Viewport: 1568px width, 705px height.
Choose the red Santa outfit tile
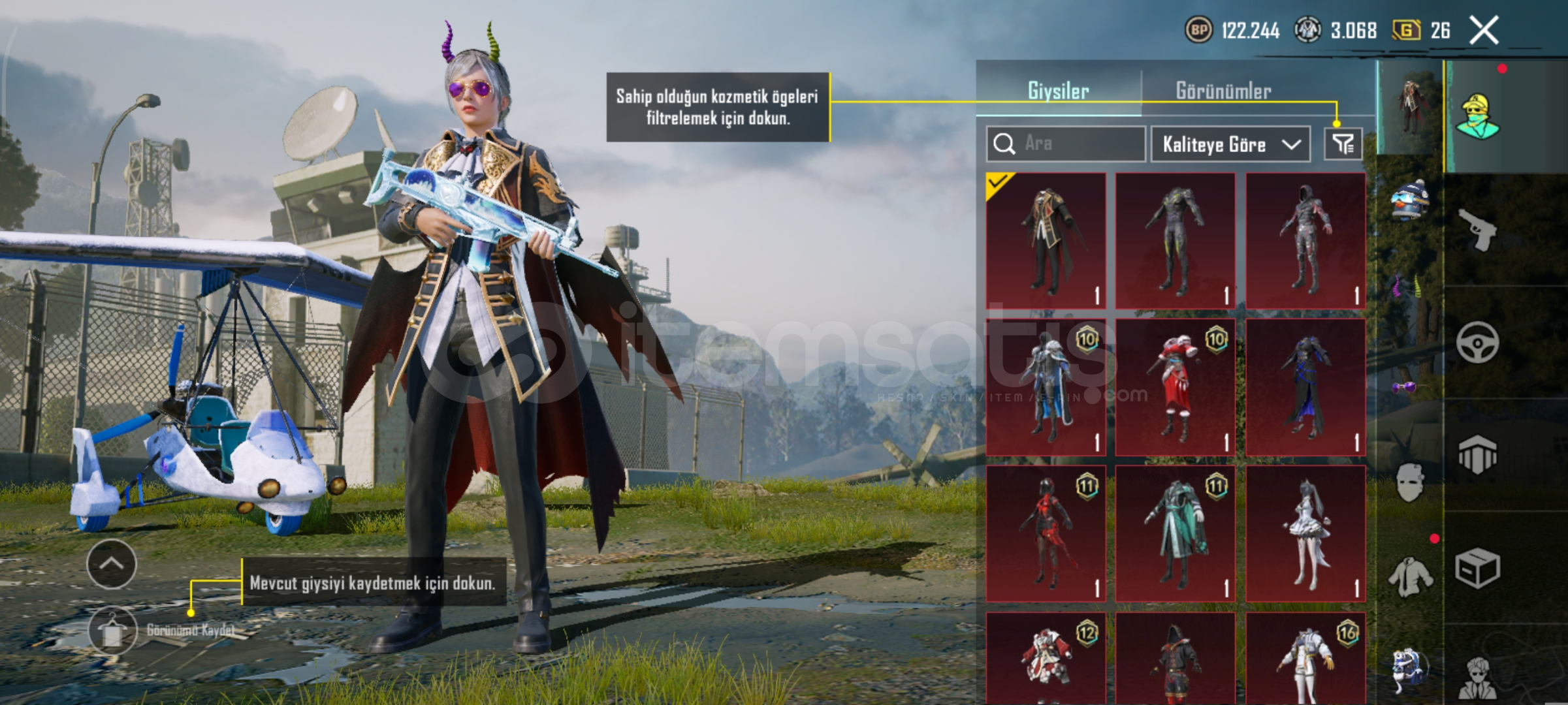pos(1175,387)
